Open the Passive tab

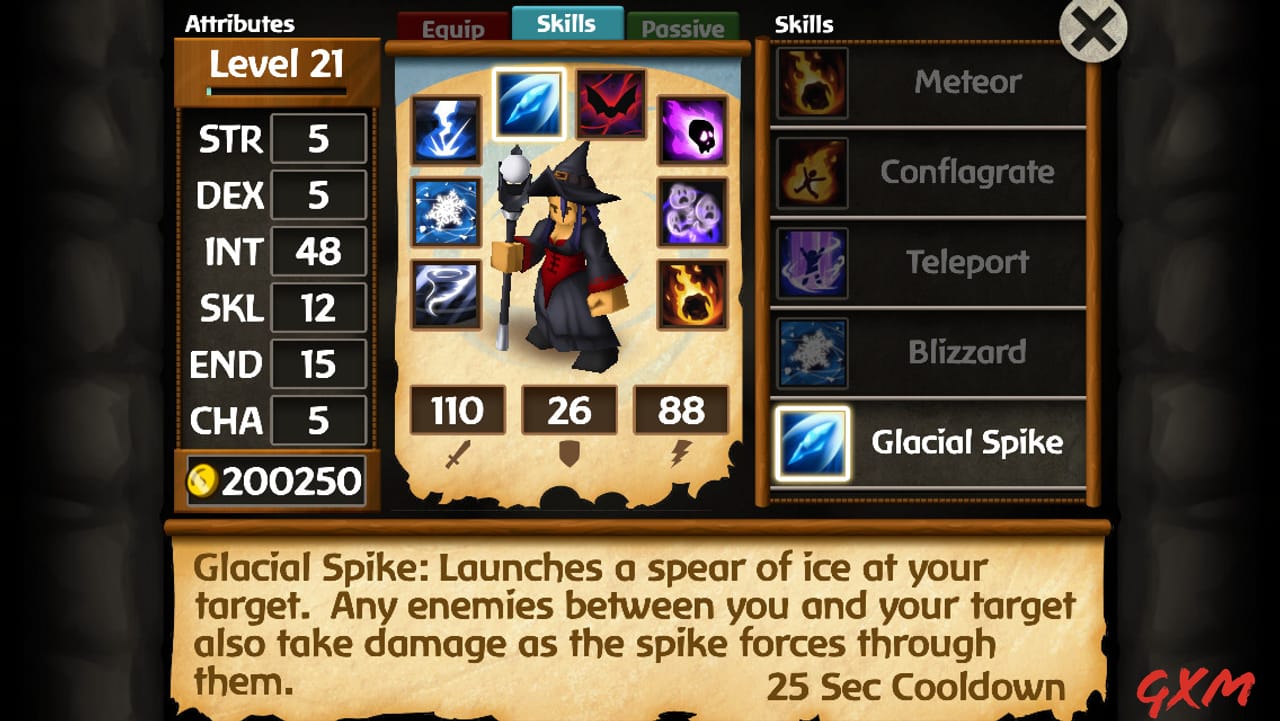[683, 26]
